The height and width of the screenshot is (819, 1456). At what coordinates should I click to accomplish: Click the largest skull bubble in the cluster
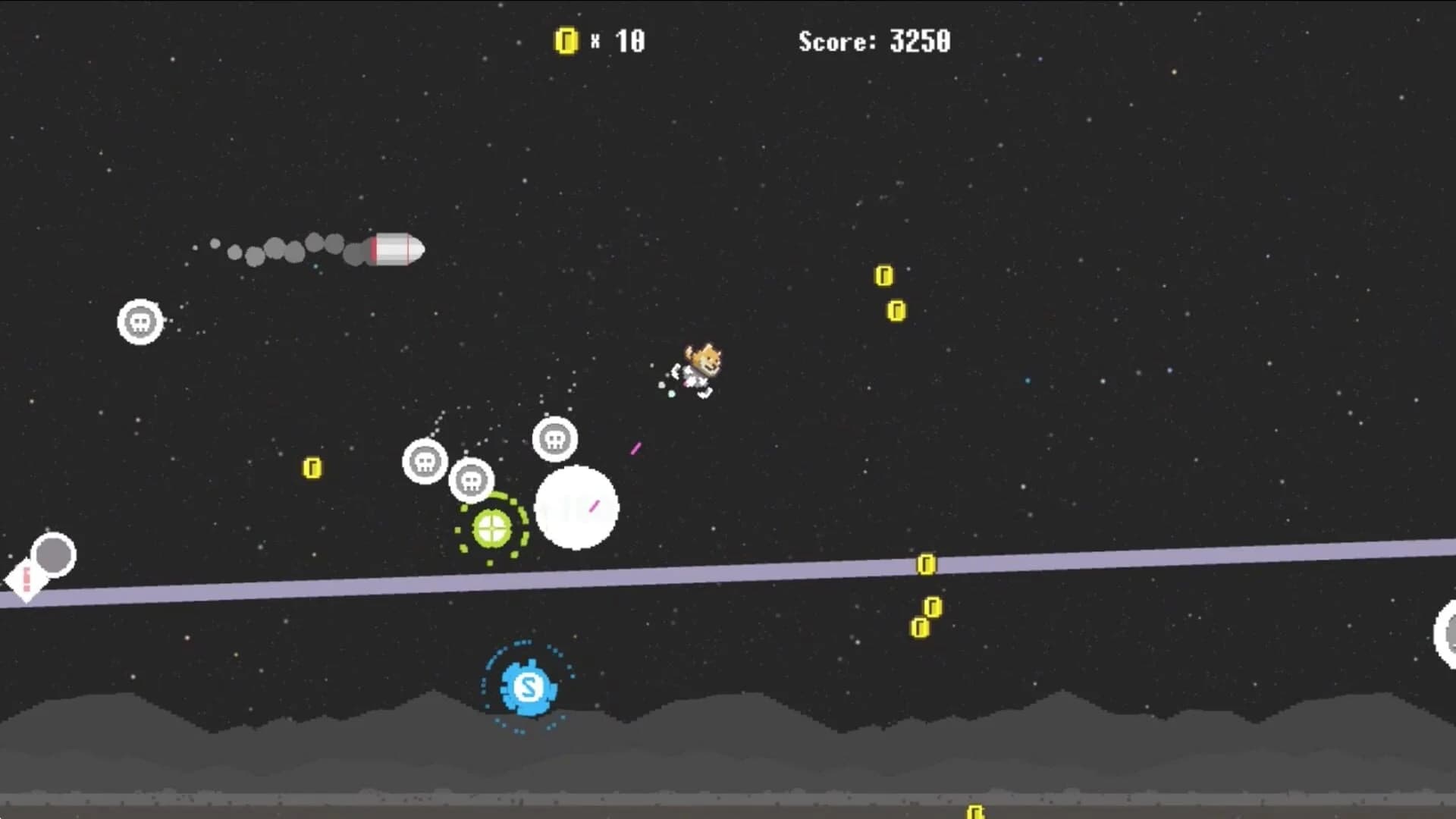tap(556, 438)
